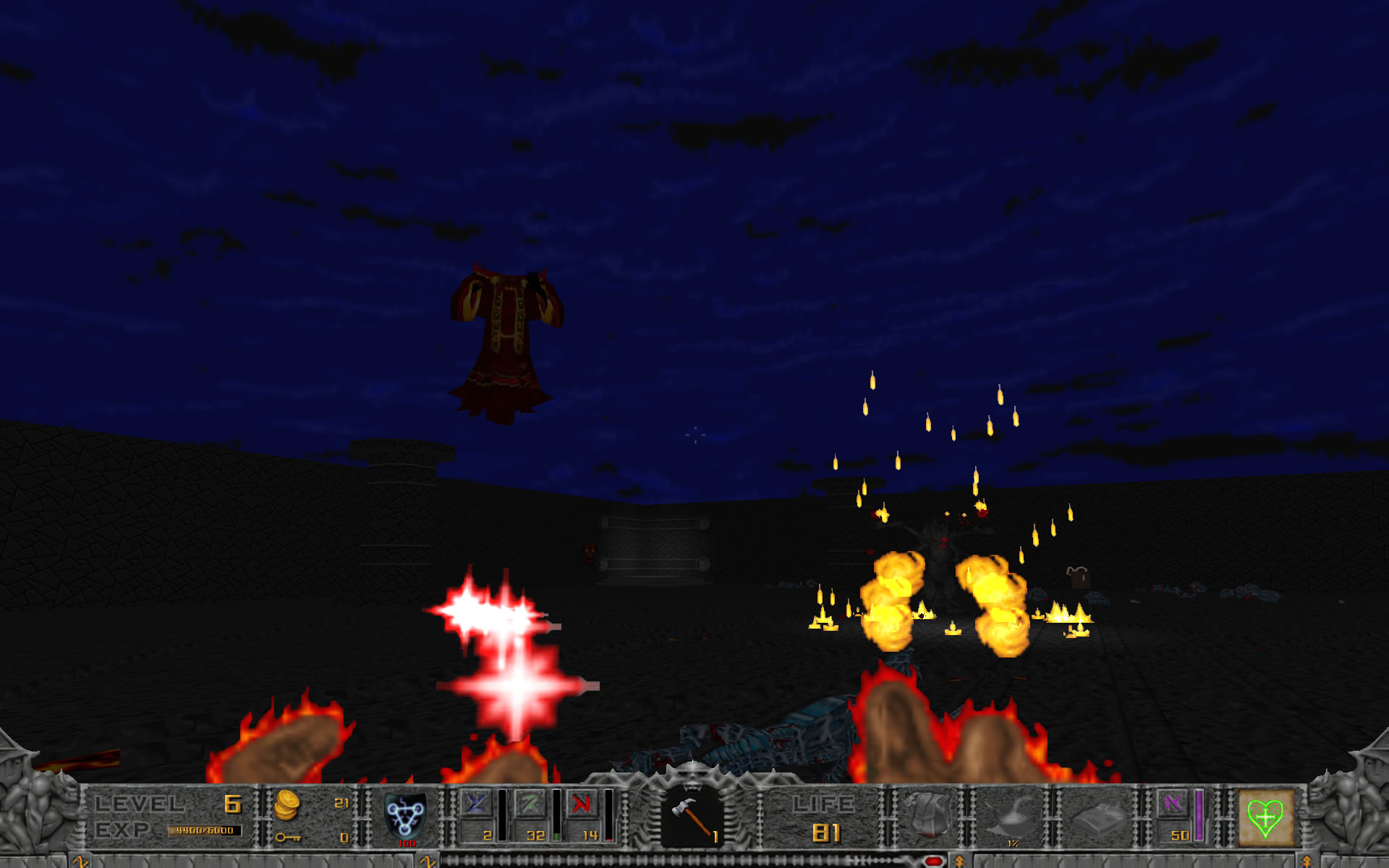The height and width of the screenshot is (868, 1389).
Task: Select the golden key icon
Action: [287, 837]
